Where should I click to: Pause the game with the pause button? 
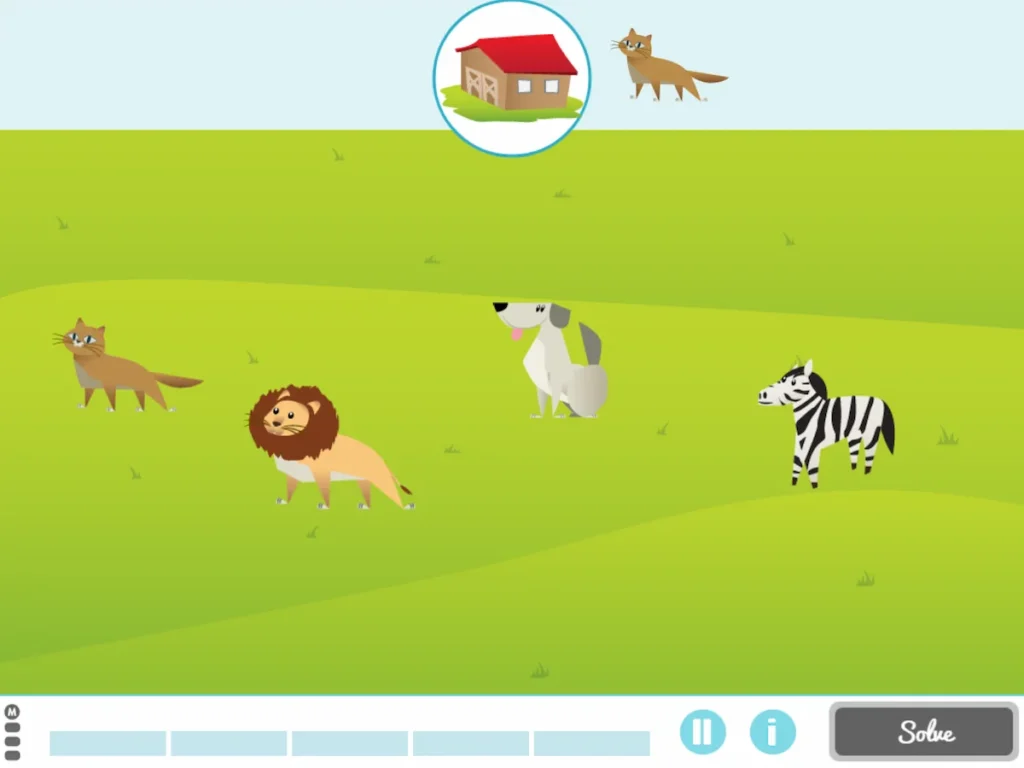click(702, 732)
